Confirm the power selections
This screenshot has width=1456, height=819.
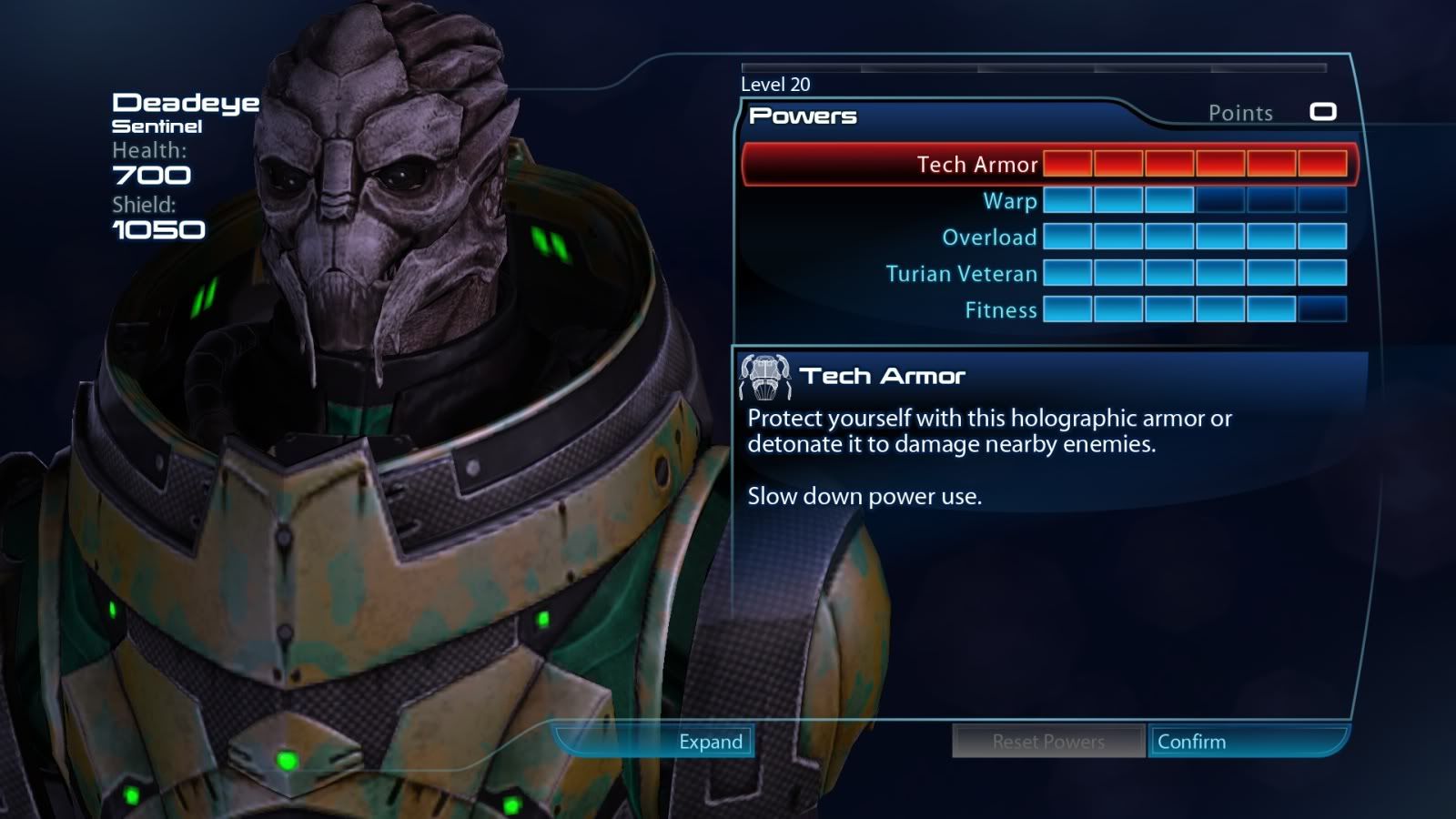click(1192, 742)
